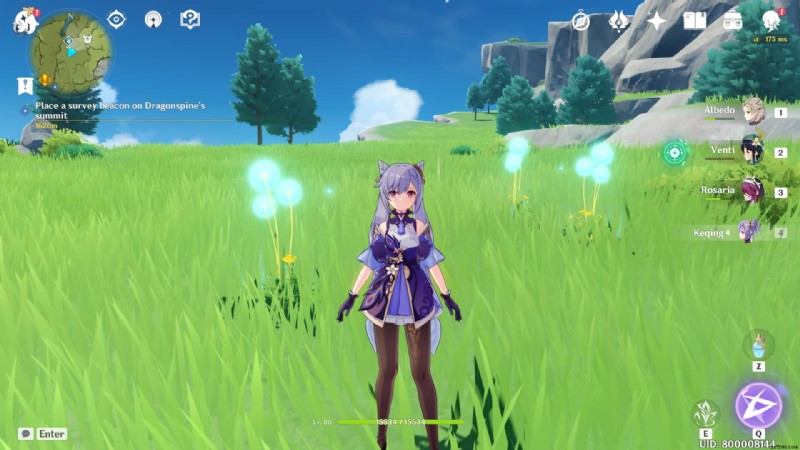The height and width of the screenshot is (450, 800).
Task: Open the backpack inventory icon
Action: (733, 20)
